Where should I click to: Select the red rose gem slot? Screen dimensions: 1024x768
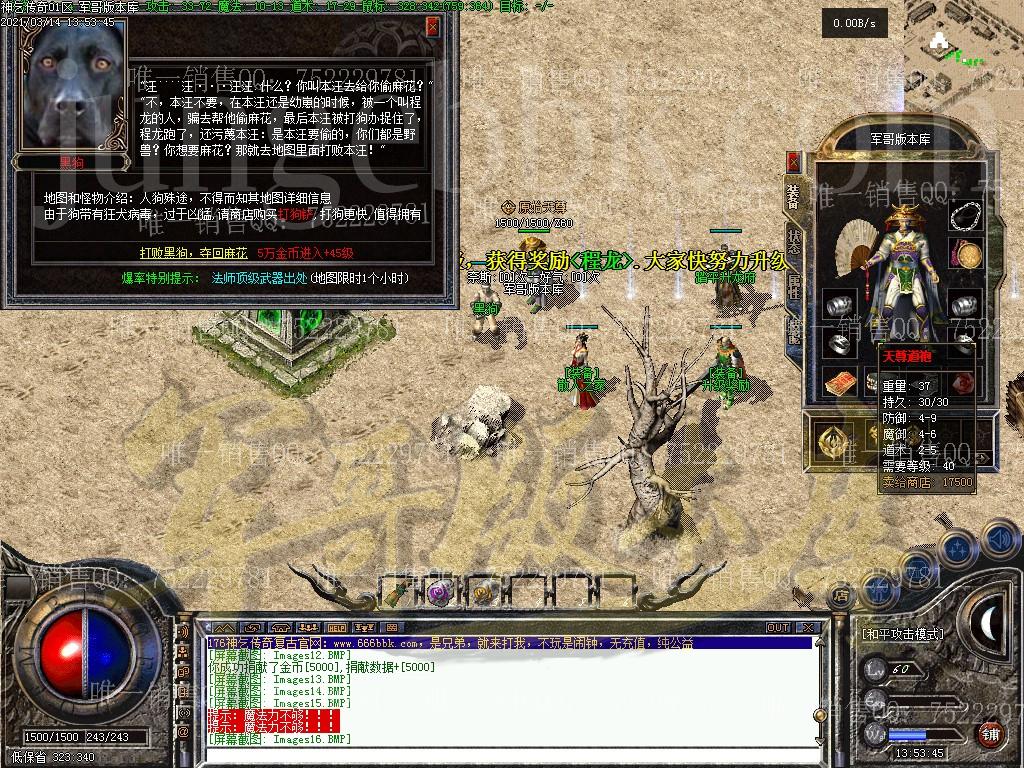[962, 383]
